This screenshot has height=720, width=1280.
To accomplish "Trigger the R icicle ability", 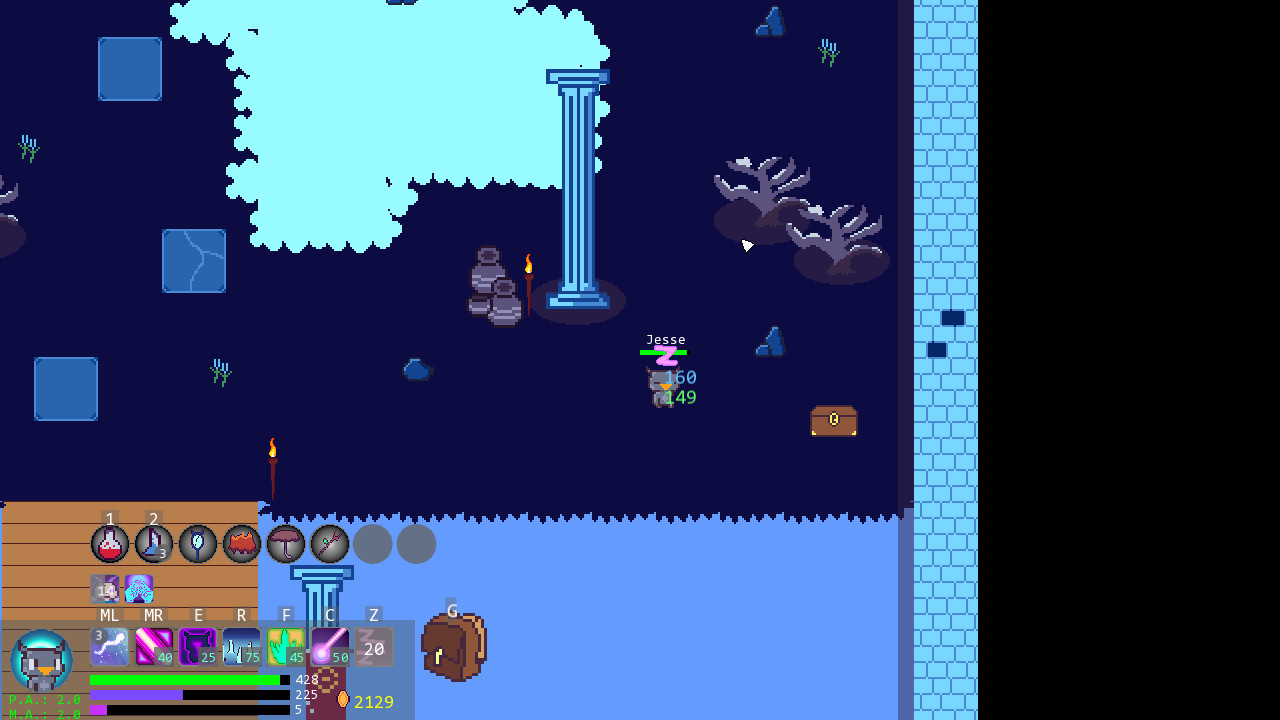I will (242, 648).
